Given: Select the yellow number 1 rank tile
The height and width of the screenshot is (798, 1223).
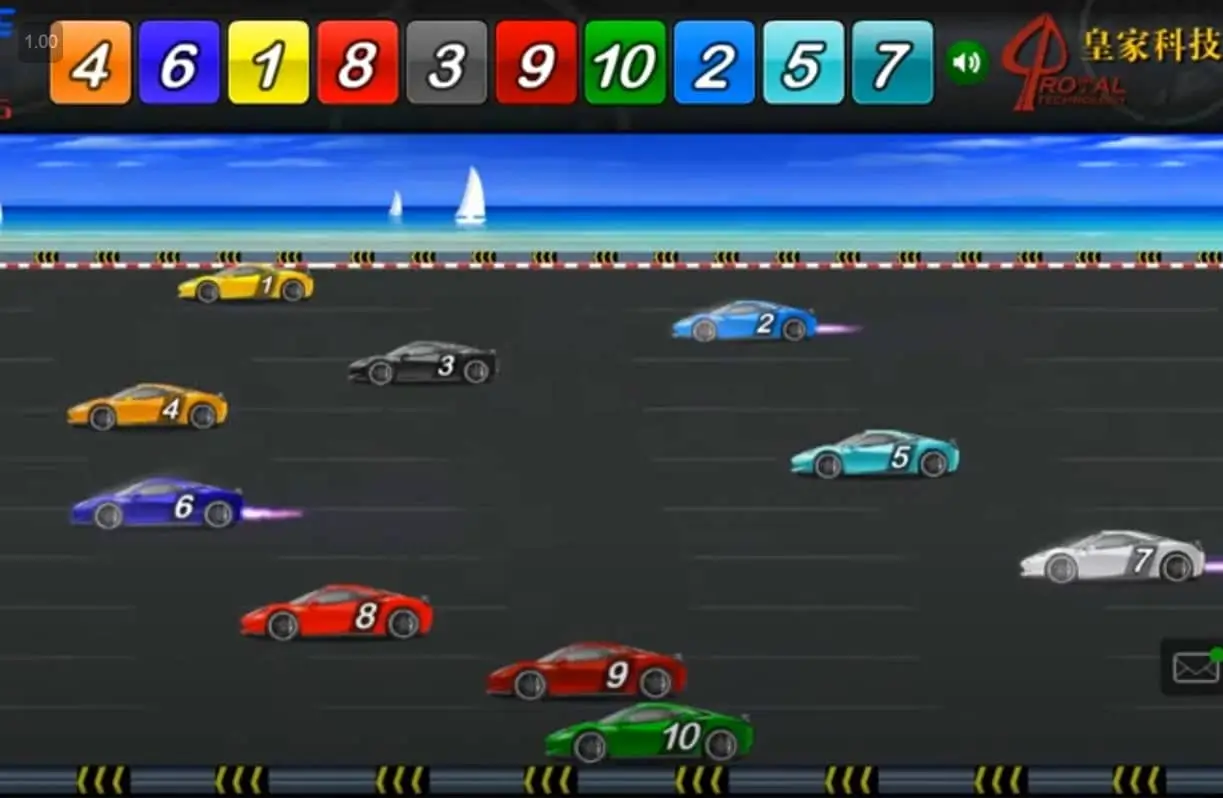Looking at the screenshot, I should coord(268,63).
